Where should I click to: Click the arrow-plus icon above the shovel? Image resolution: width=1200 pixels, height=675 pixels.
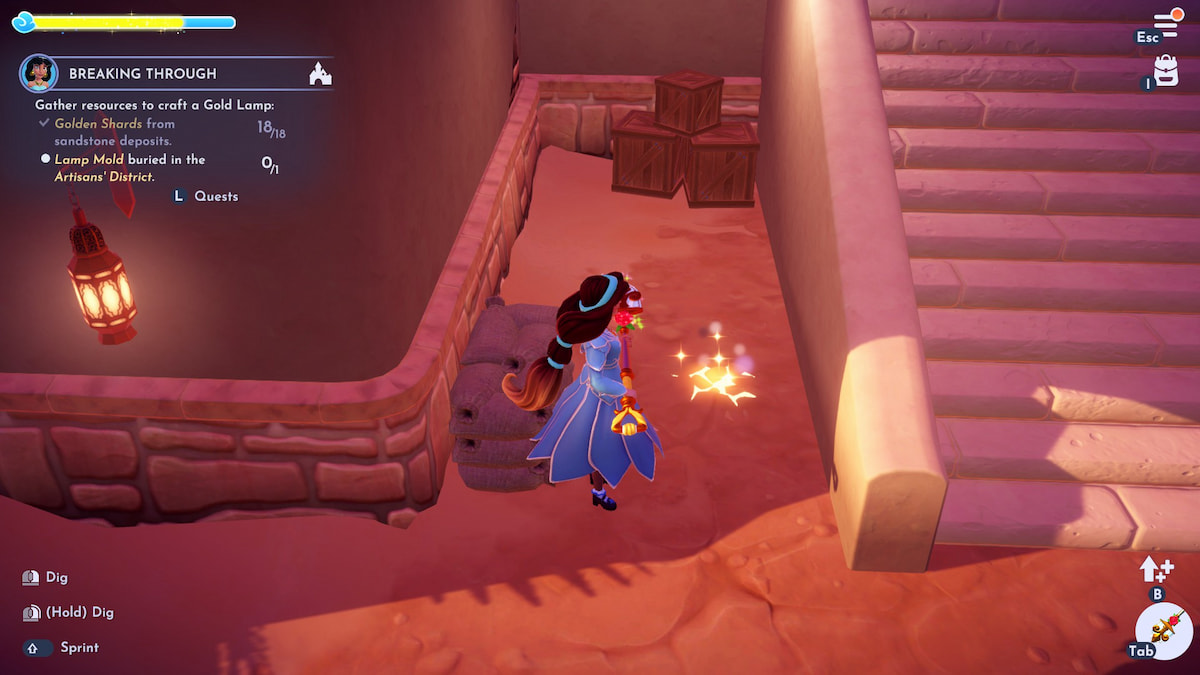[1155, 569]
